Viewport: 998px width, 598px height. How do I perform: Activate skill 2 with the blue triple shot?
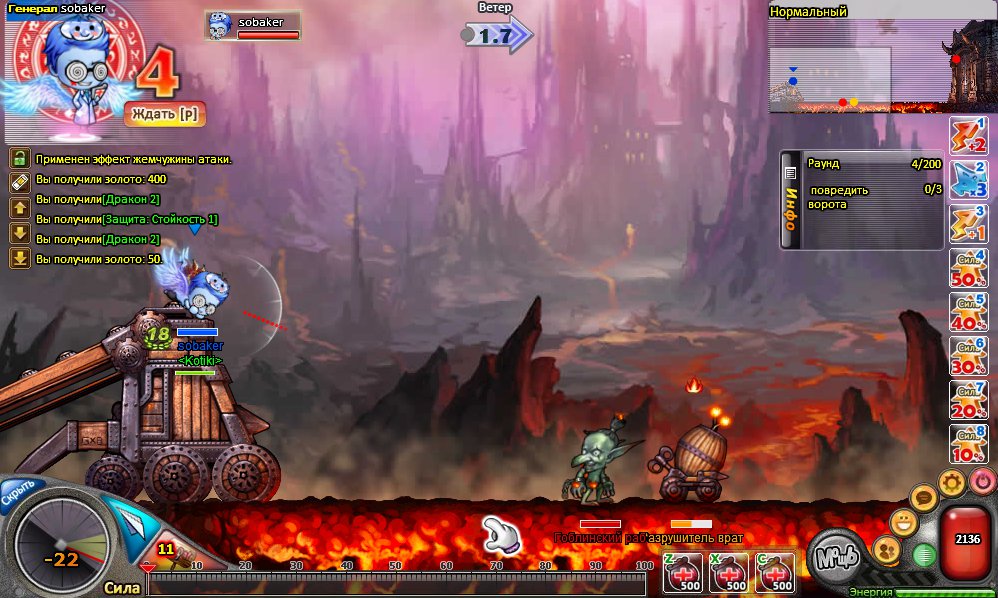[968, 180]
